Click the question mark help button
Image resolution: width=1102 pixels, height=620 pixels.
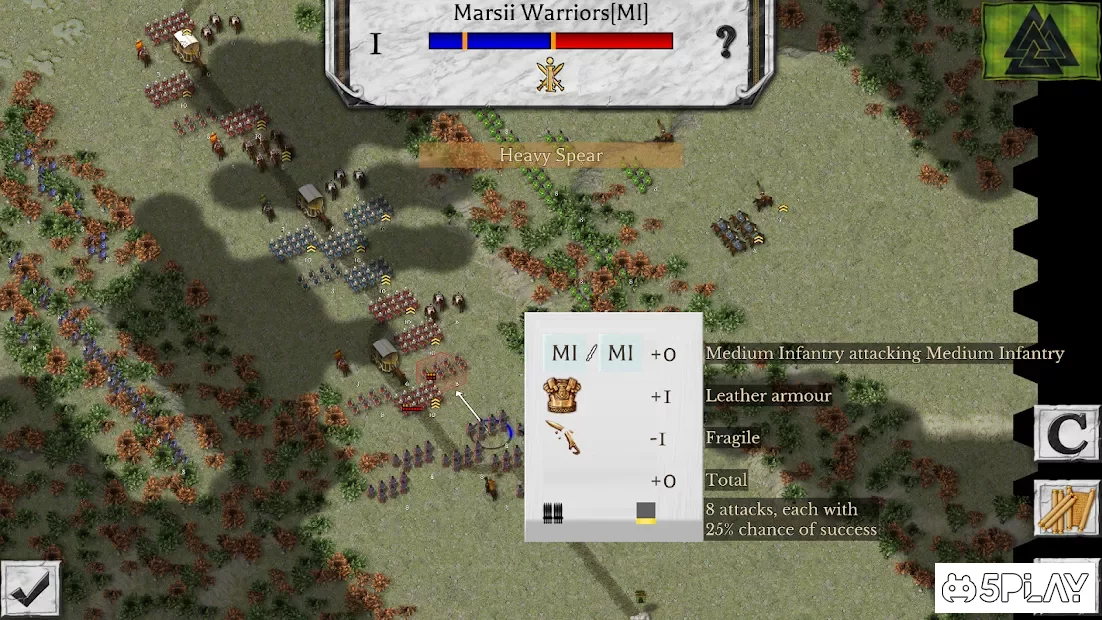(x=726, y=42)
